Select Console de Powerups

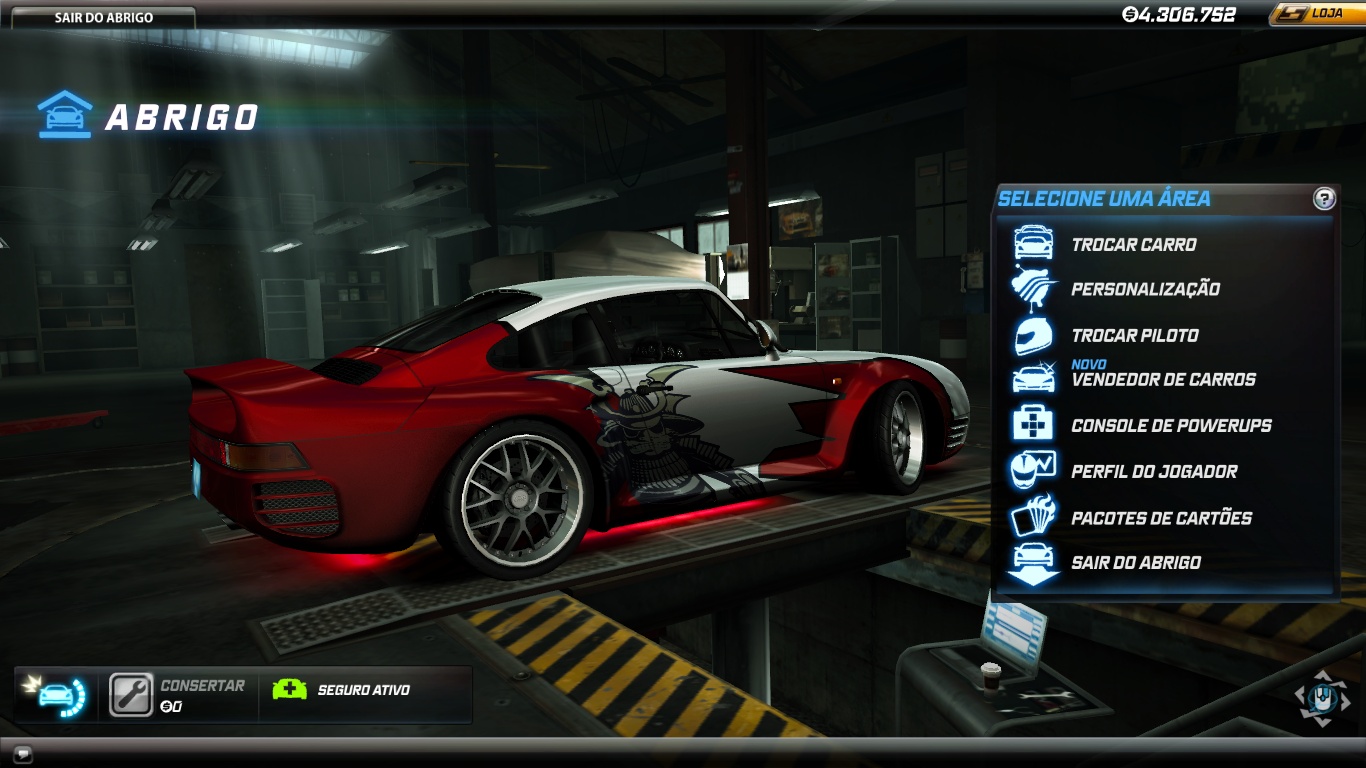click(1171, 425)
